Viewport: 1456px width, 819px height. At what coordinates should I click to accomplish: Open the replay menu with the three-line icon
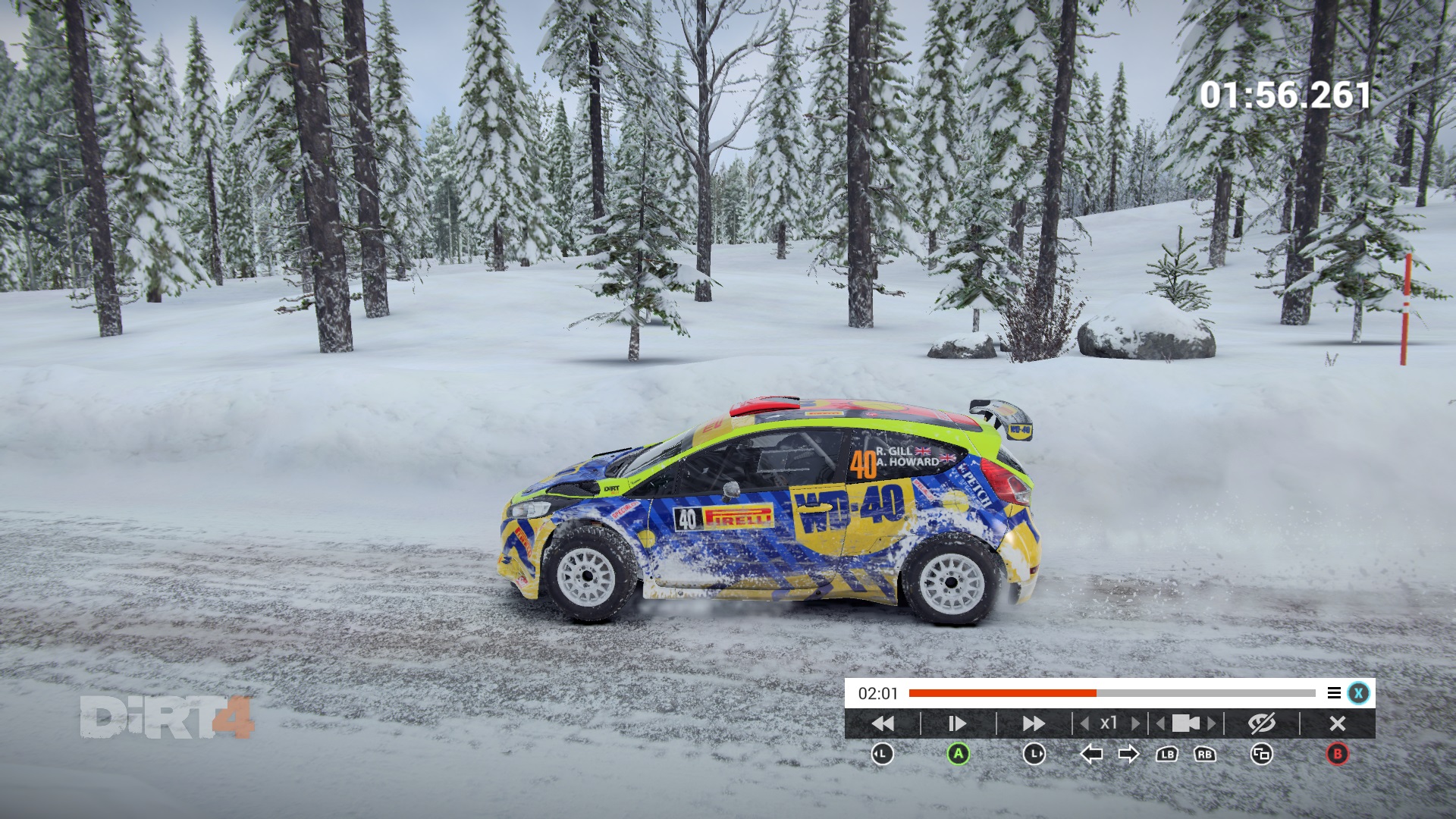tap(1334, 693)
